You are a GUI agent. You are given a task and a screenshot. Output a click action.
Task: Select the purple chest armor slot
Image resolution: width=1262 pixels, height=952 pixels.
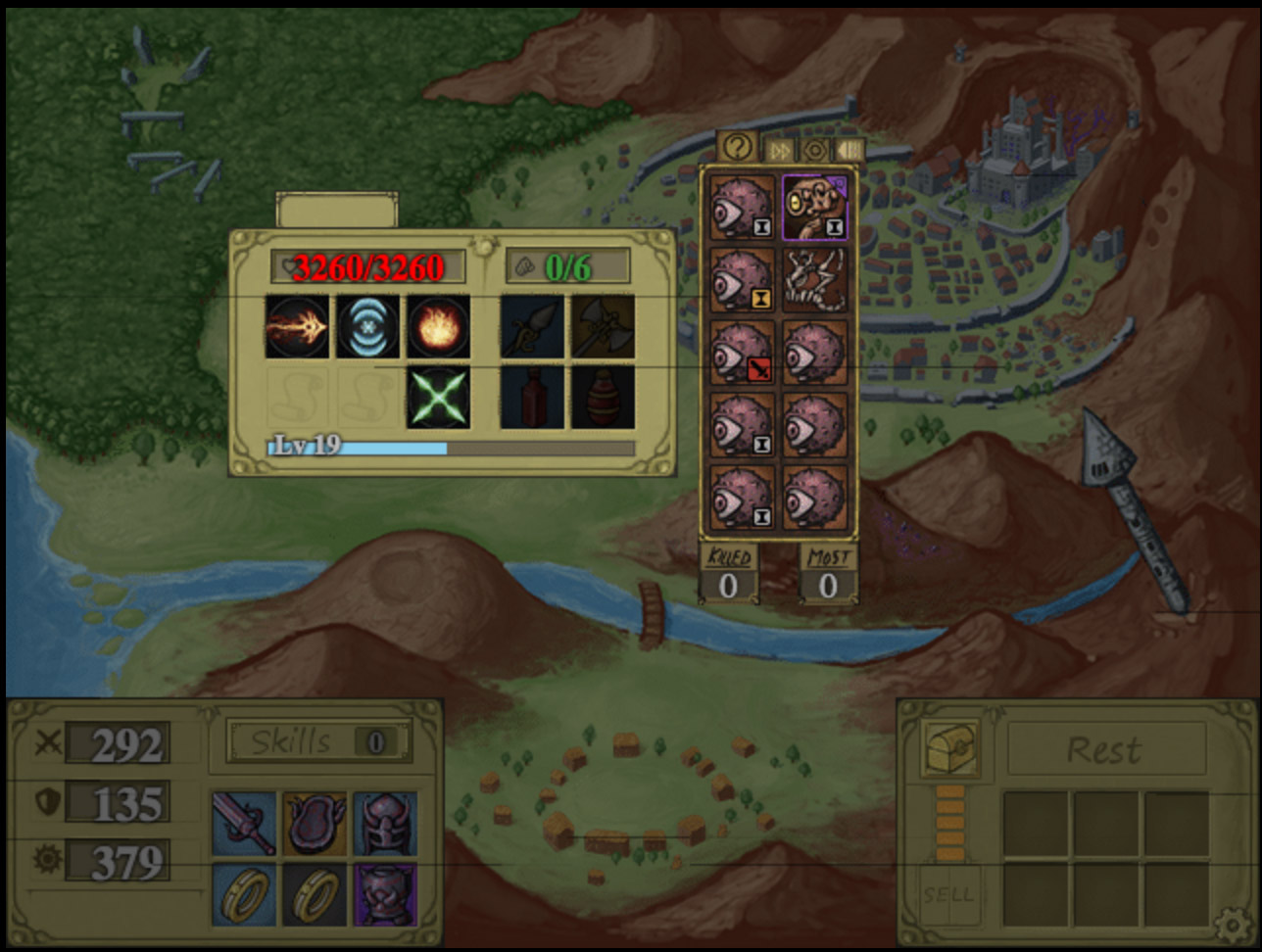pos(385,894)
